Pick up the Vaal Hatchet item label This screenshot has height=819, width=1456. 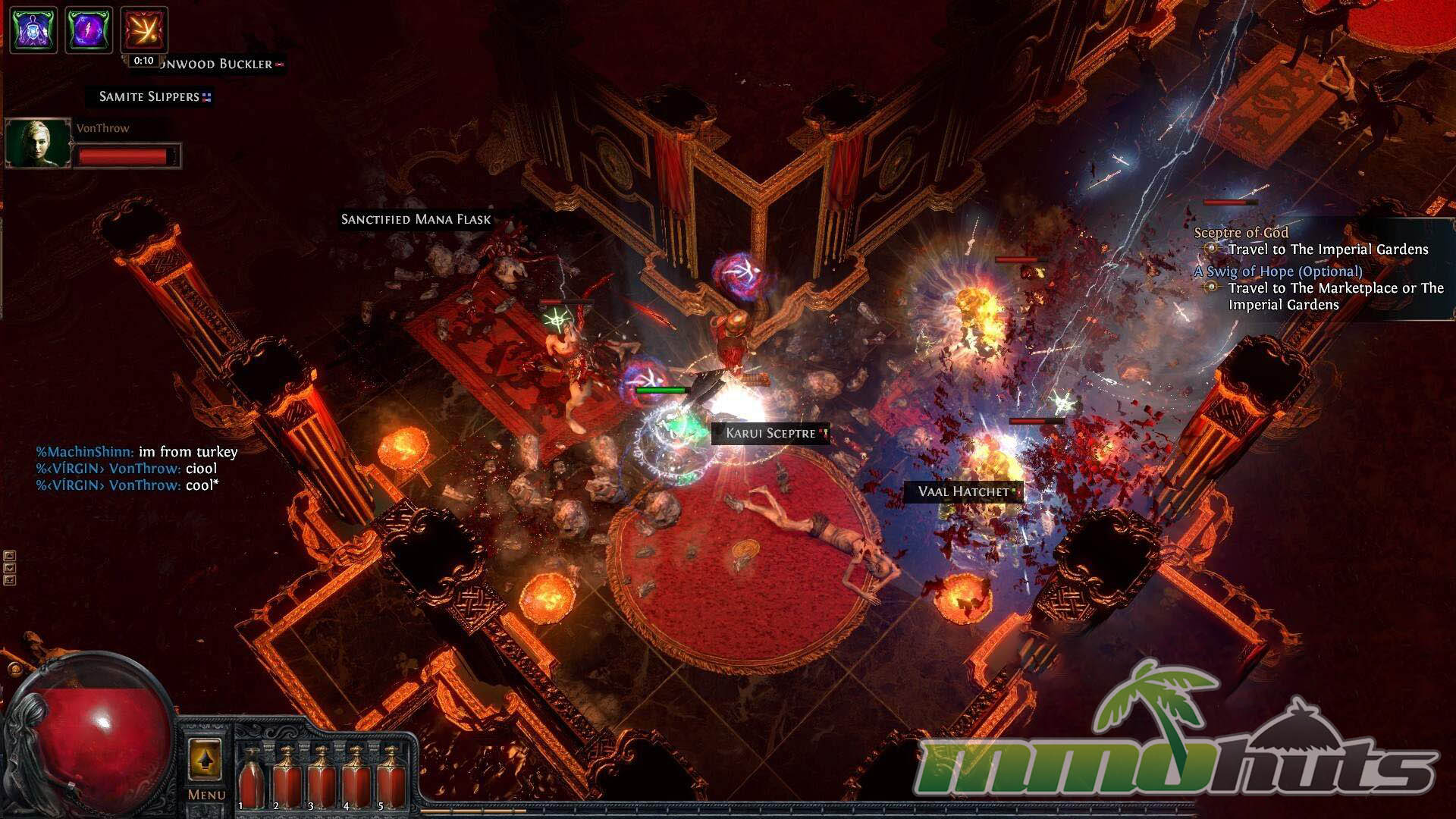coord(963,492)
